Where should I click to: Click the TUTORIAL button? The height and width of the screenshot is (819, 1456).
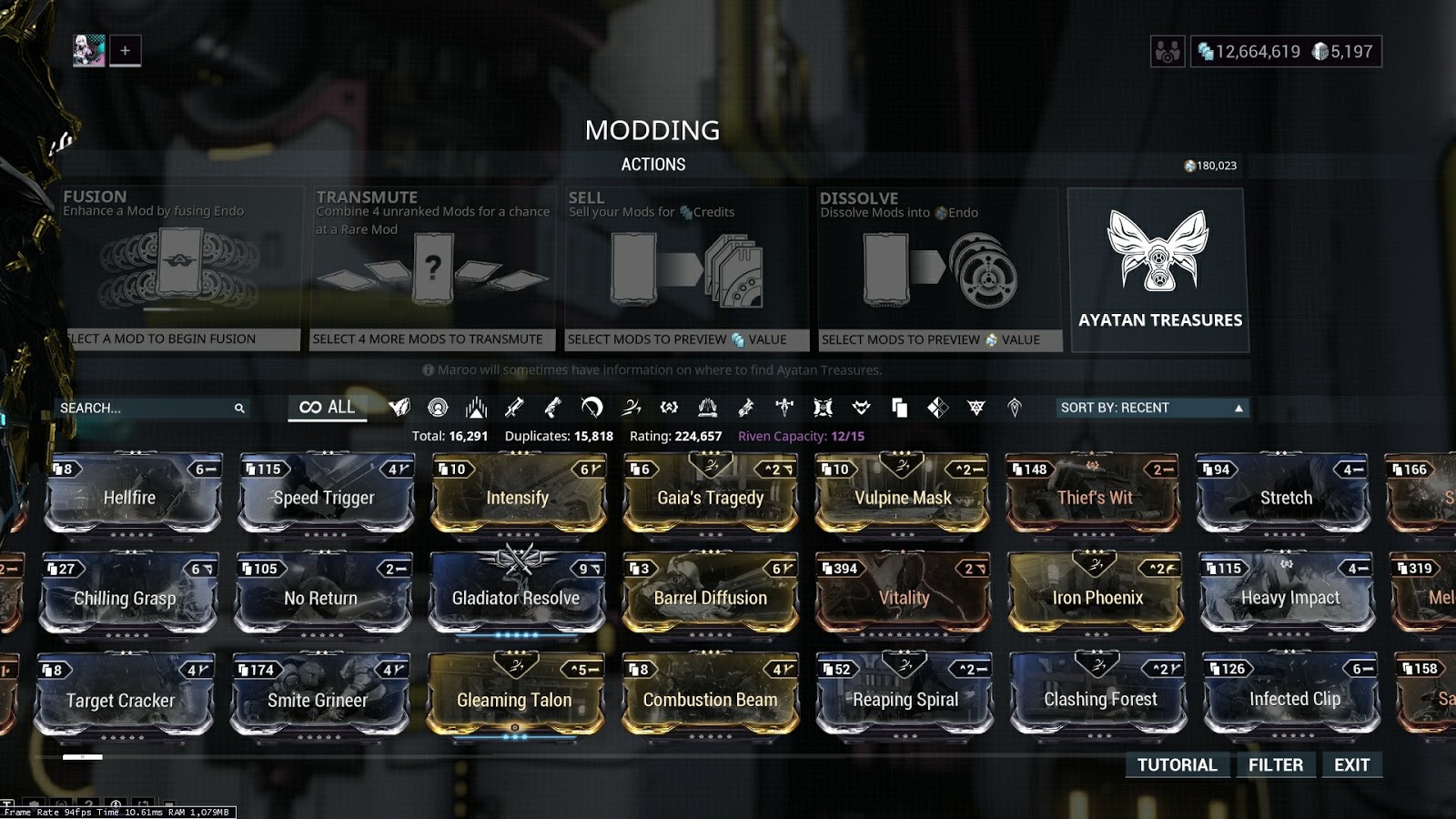coord(1176,765)
